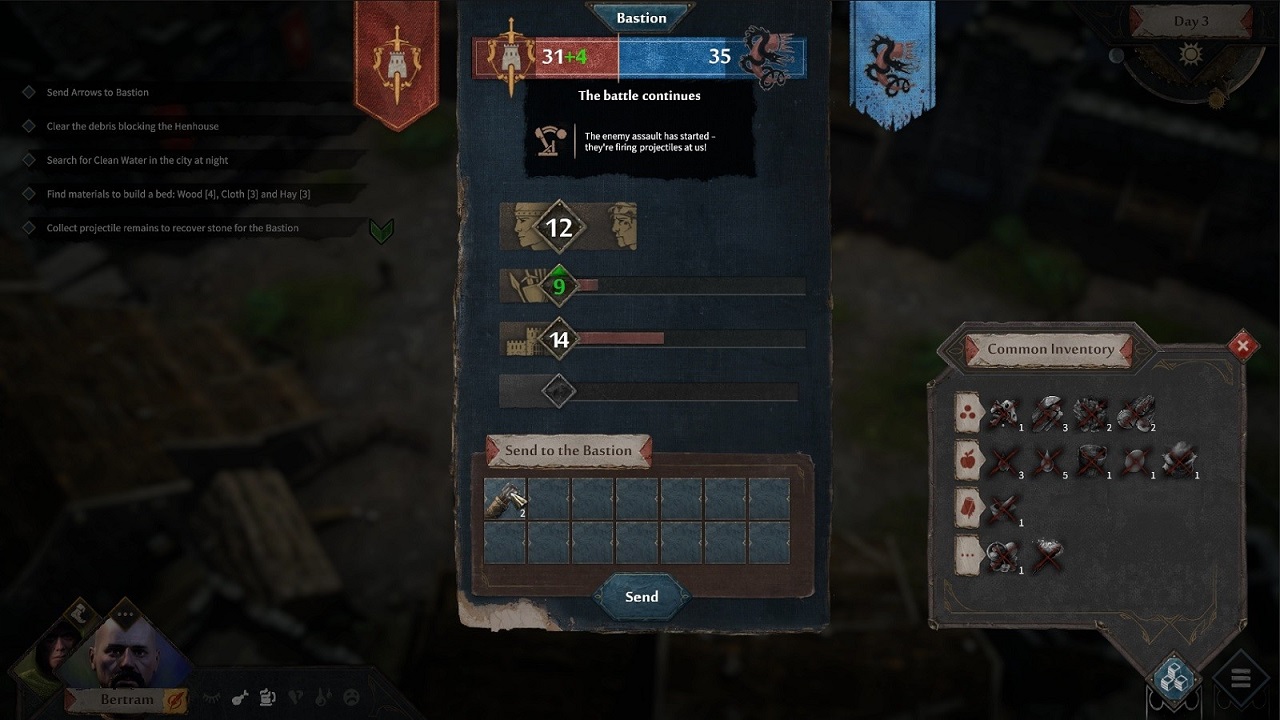Toggle the closed-eye sleep icon
Viewport: 1280px width, 720px height.
(x=209, y=697)
